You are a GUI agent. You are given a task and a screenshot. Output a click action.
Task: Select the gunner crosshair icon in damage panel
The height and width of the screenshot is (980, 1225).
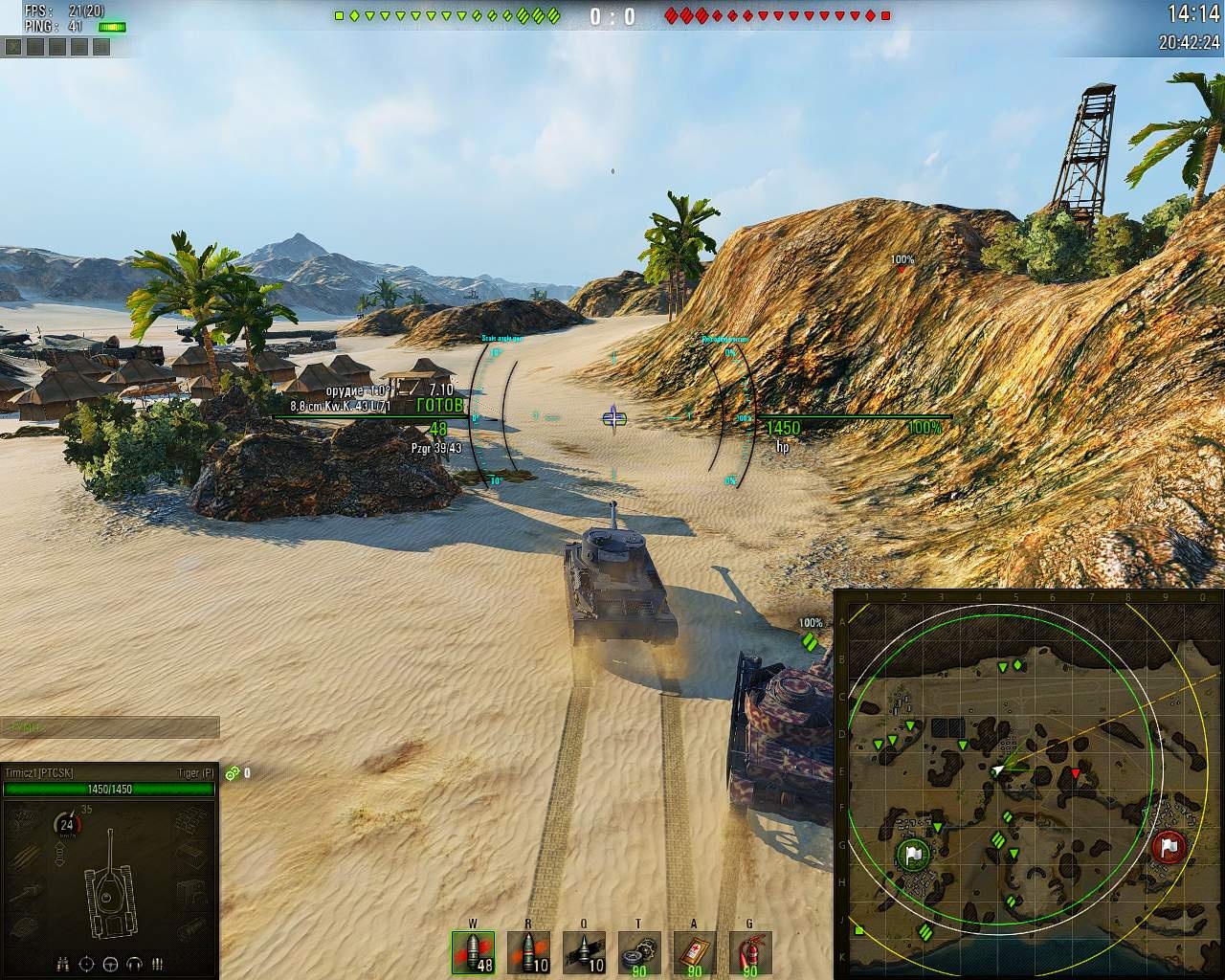87,964
